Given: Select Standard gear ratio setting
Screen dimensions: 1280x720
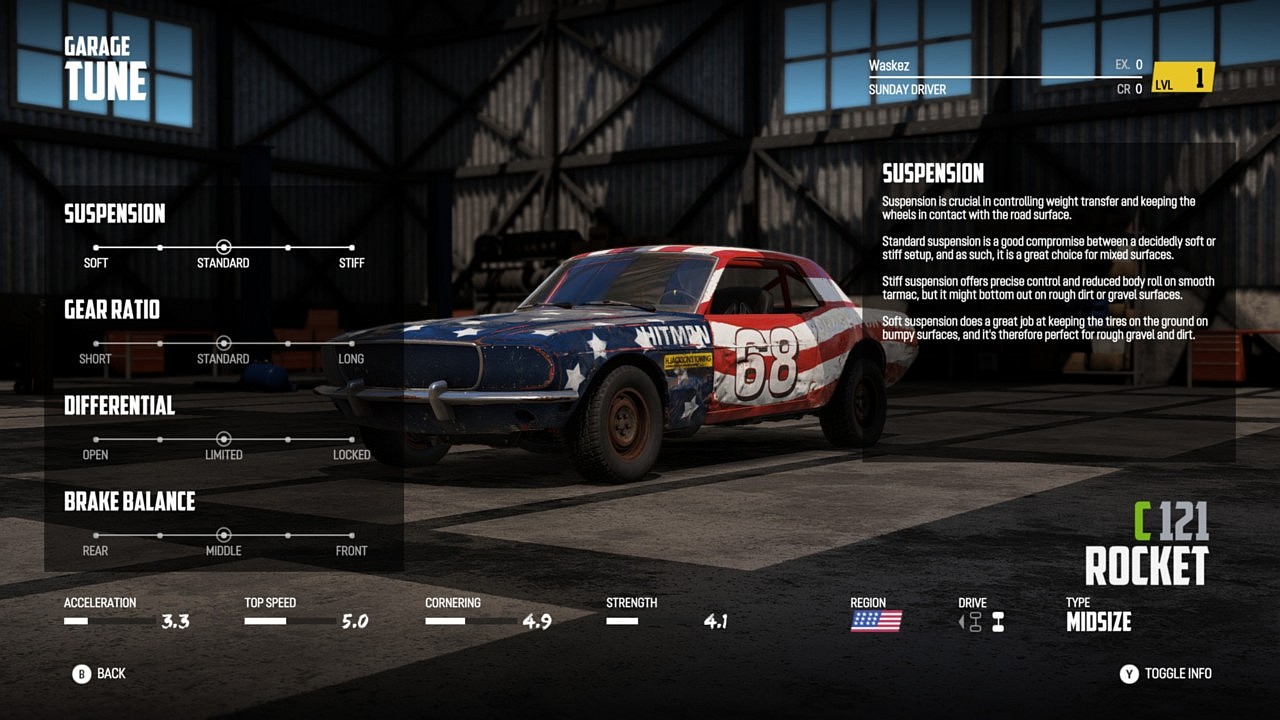Looking at the screenshot, I should pyautogui.click(x=224, y=343).
